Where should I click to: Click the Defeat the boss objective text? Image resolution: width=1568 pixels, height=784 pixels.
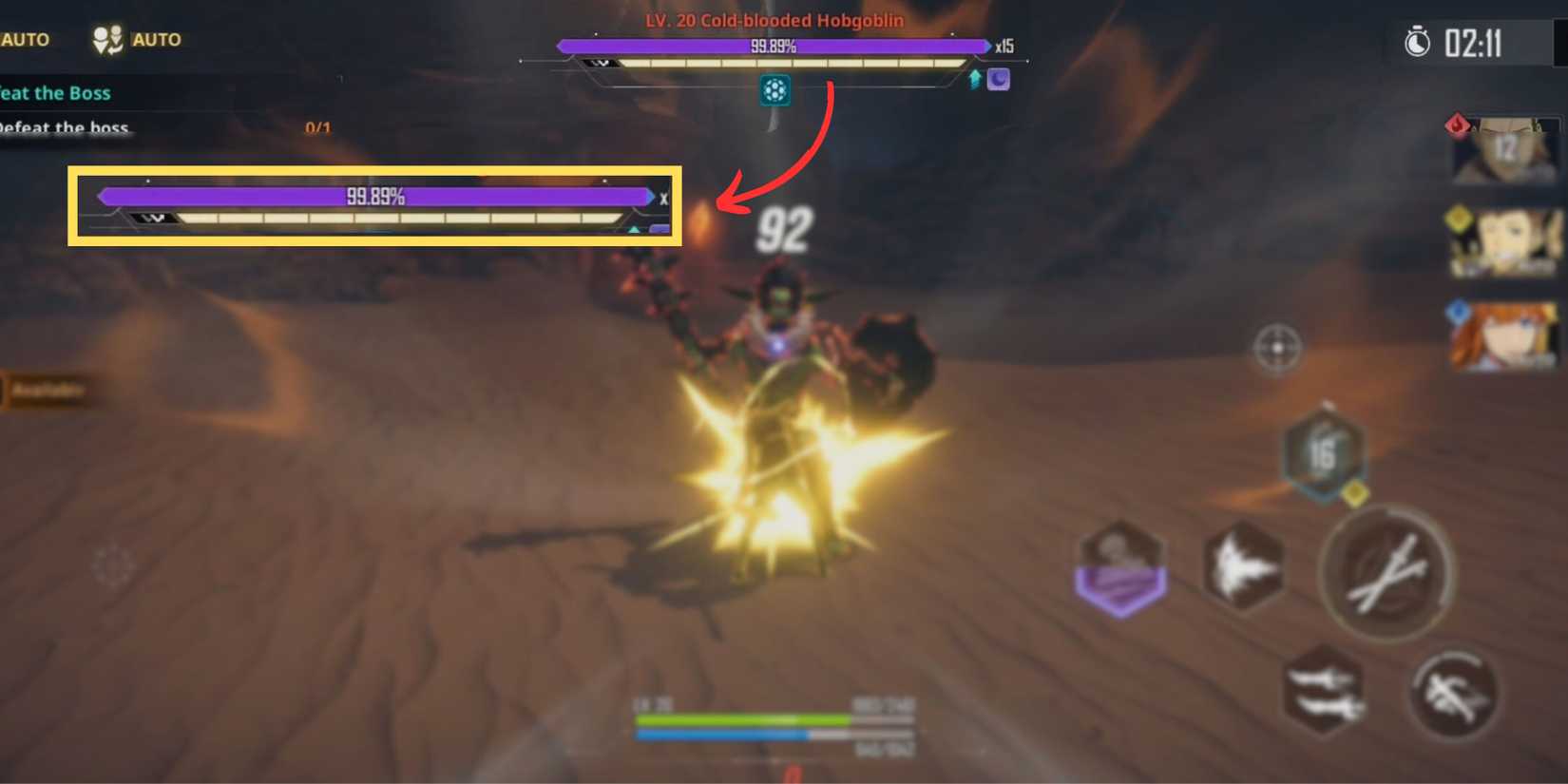pos(67,127)
